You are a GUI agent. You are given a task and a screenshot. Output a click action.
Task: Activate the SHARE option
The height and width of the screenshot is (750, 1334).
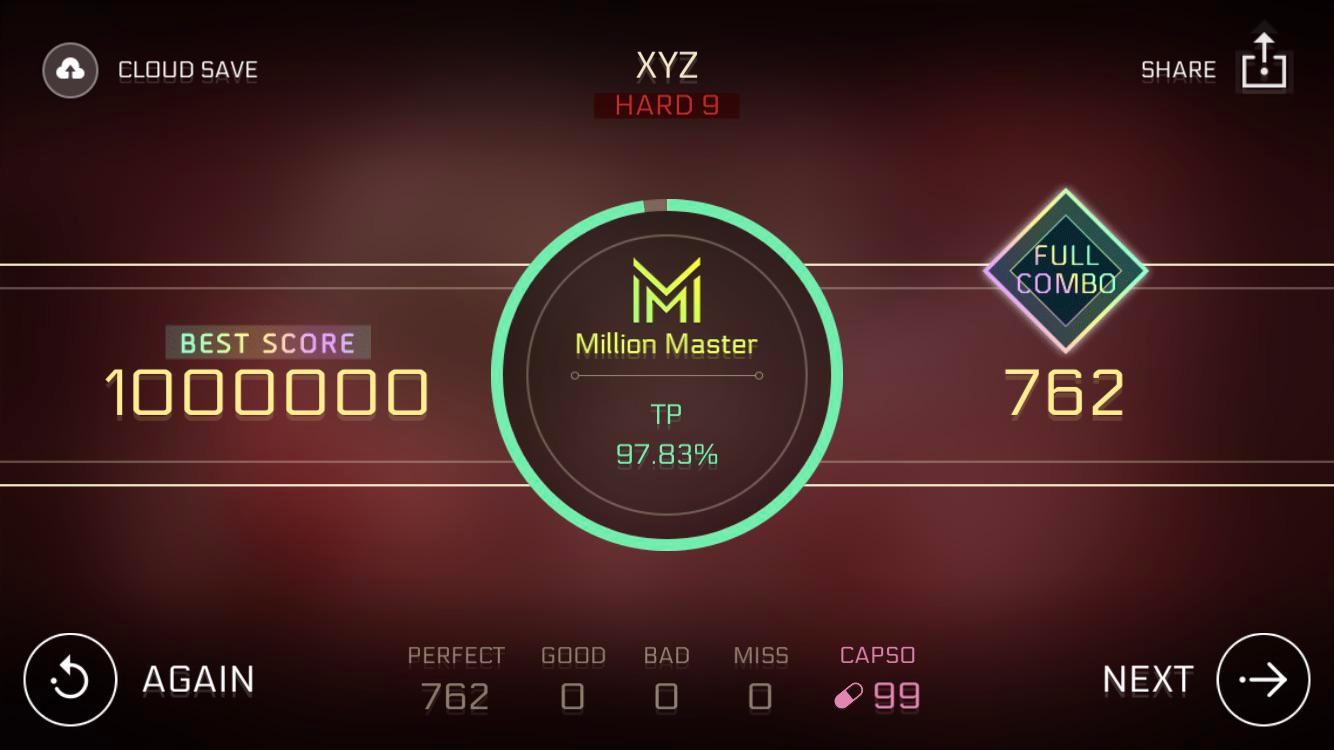1178,69
